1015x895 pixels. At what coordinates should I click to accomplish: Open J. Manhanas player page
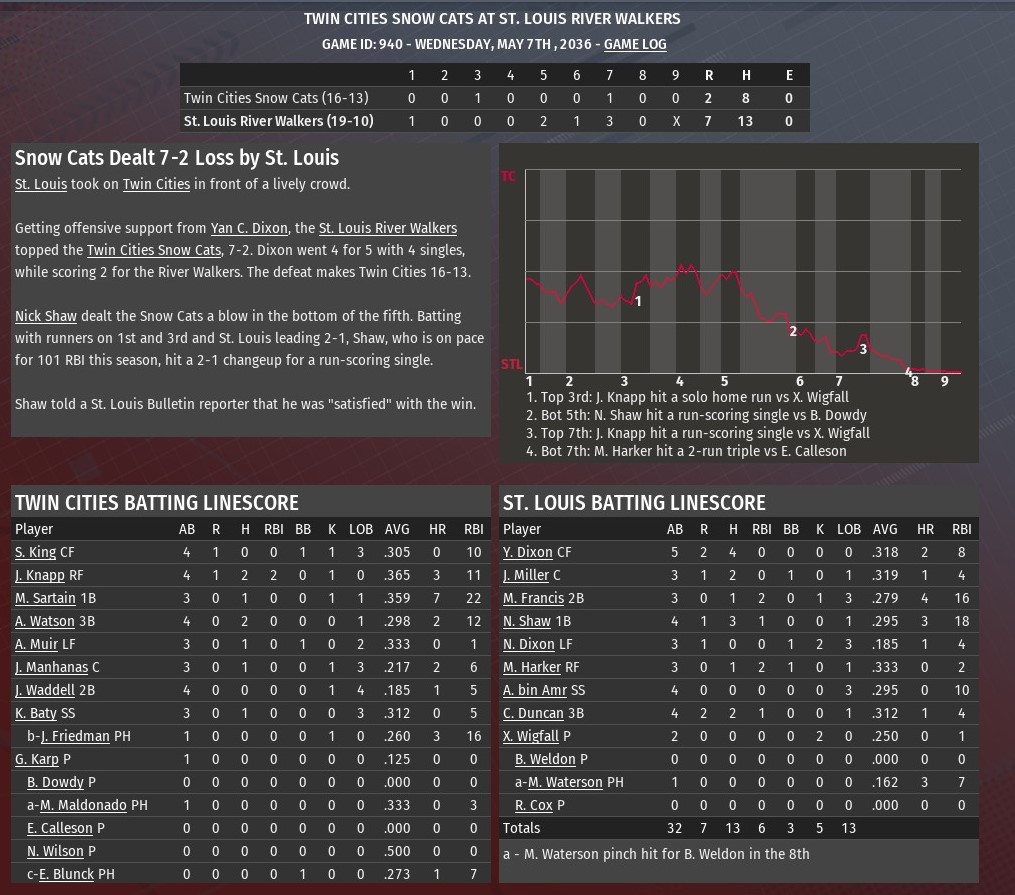click(x=51, y=667)
